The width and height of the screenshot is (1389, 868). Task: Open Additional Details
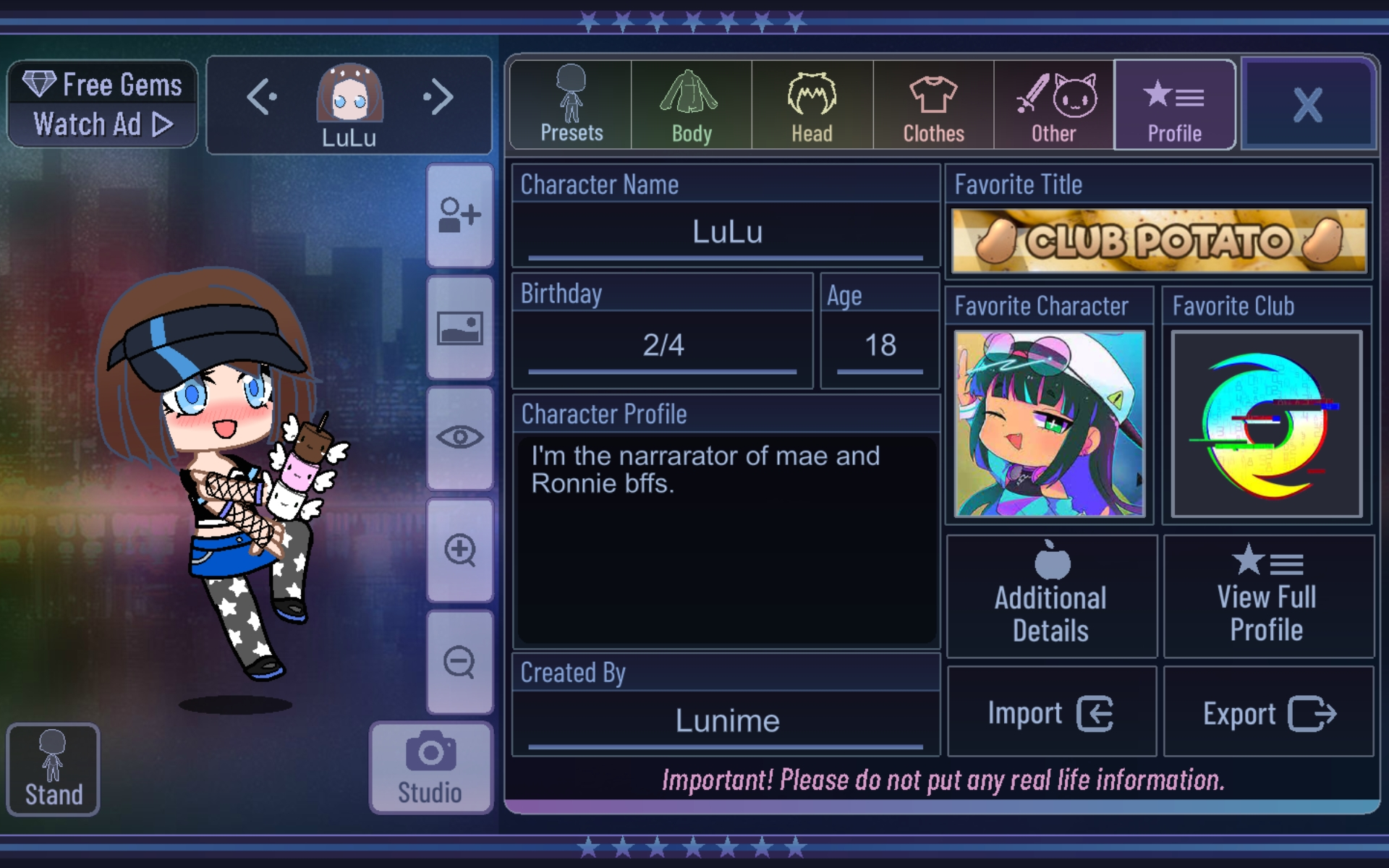(x=1050, y=595)
